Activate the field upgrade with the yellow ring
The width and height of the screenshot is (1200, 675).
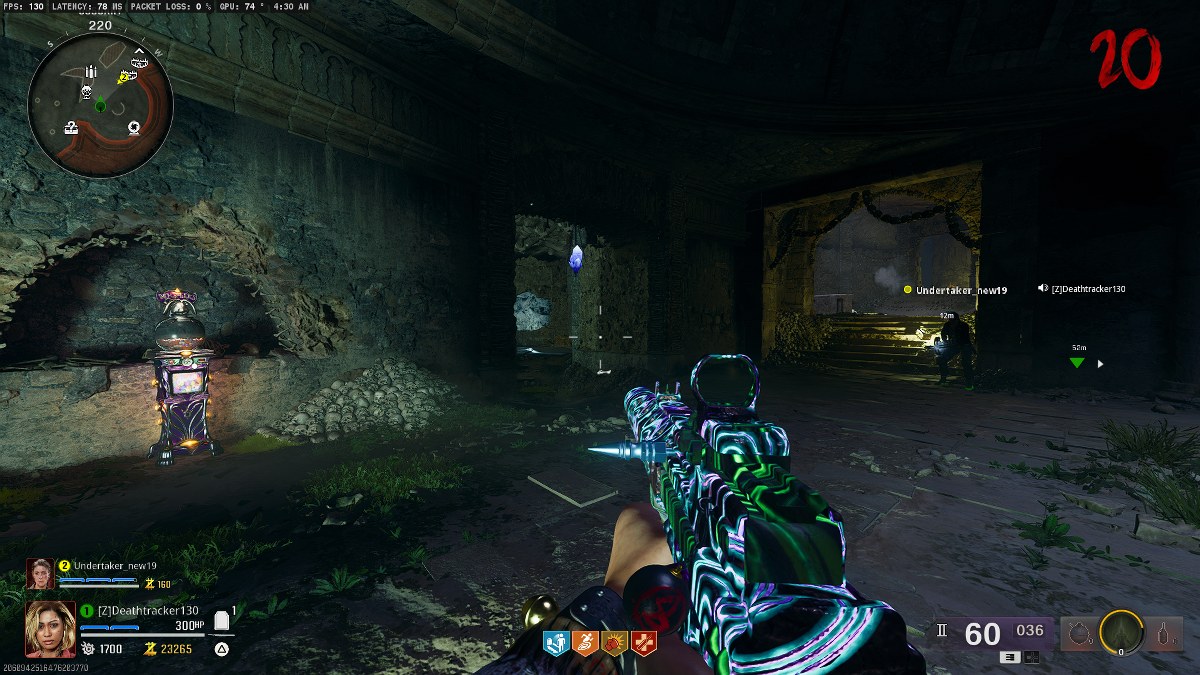[x=1121, y=633]
